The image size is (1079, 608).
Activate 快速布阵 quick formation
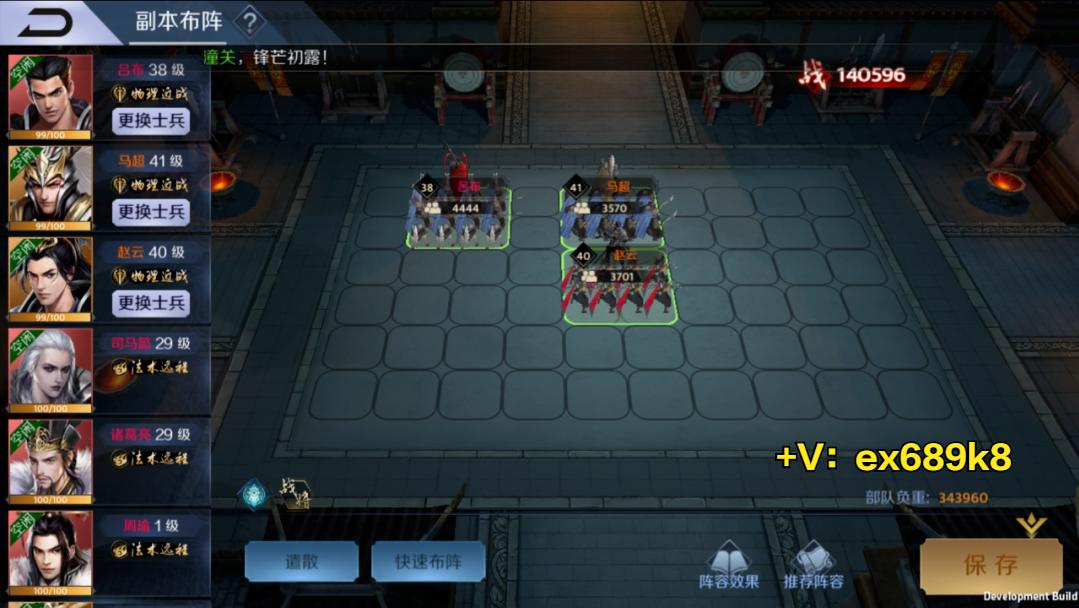coord(428,562)
